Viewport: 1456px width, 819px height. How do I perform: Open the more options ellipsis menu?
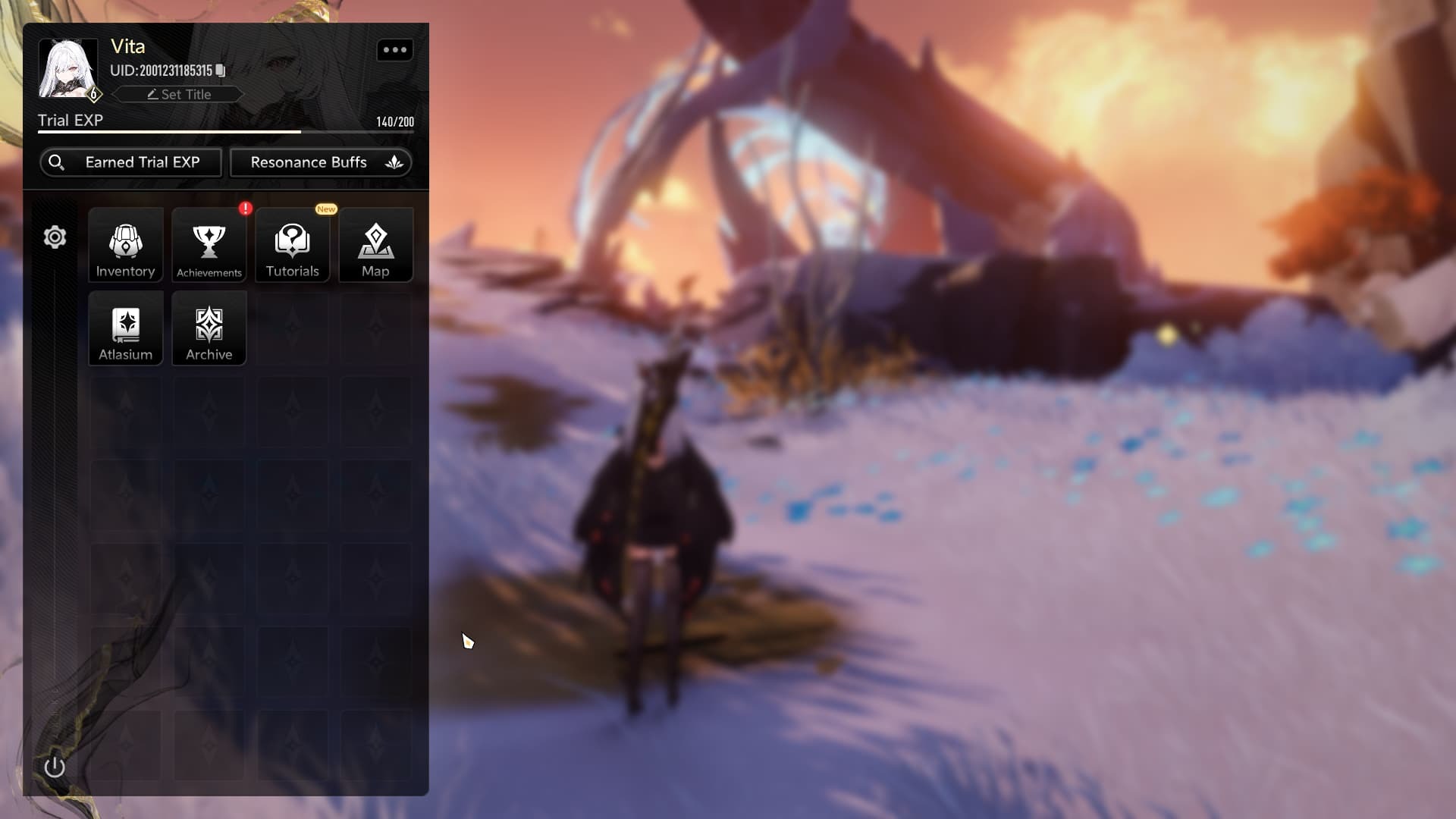pos(395,50)
